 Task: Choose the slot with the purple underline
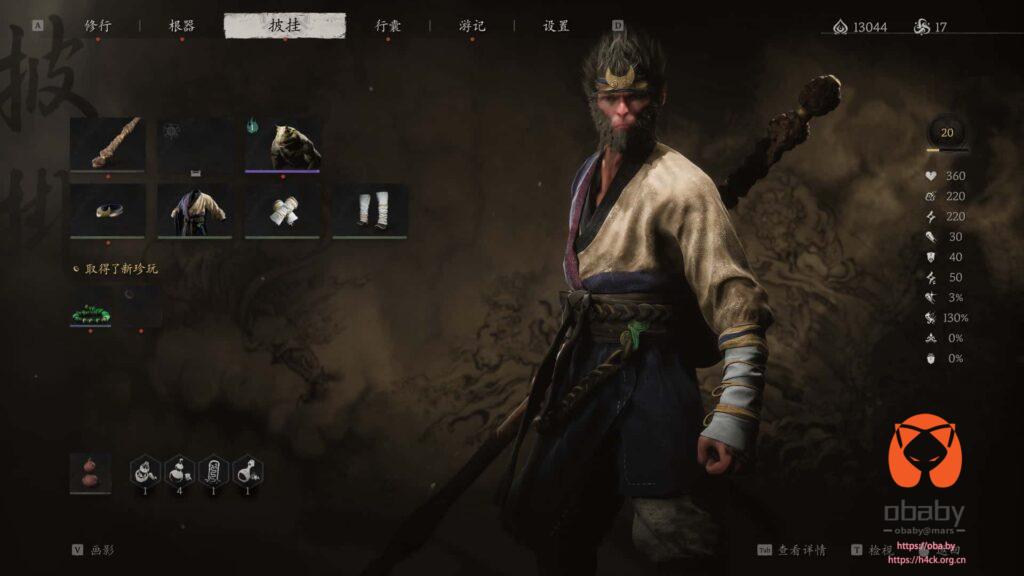click(283, 144)
